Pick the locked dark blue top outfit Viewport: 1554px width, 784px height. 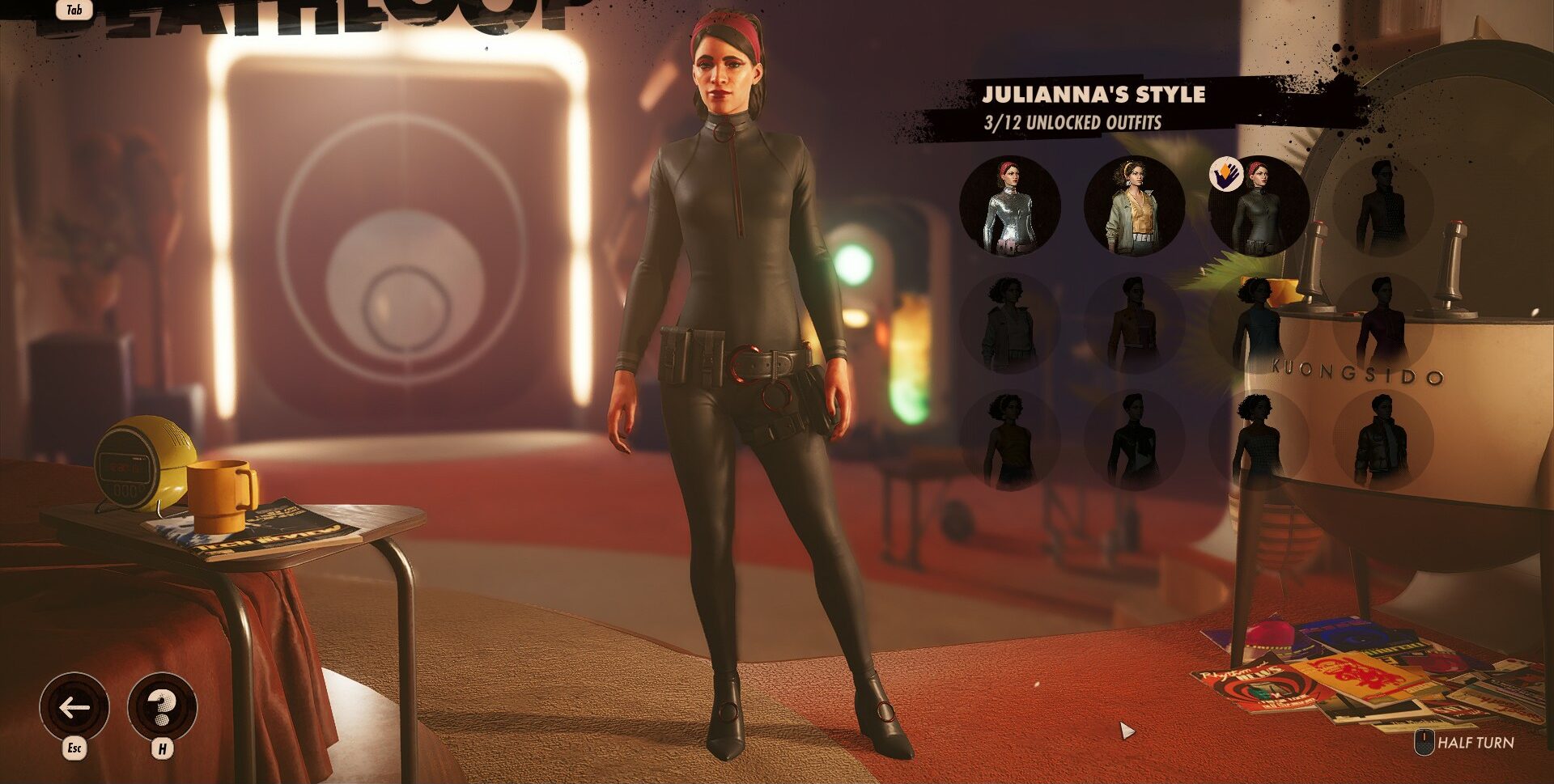[x=1259, y=324]
